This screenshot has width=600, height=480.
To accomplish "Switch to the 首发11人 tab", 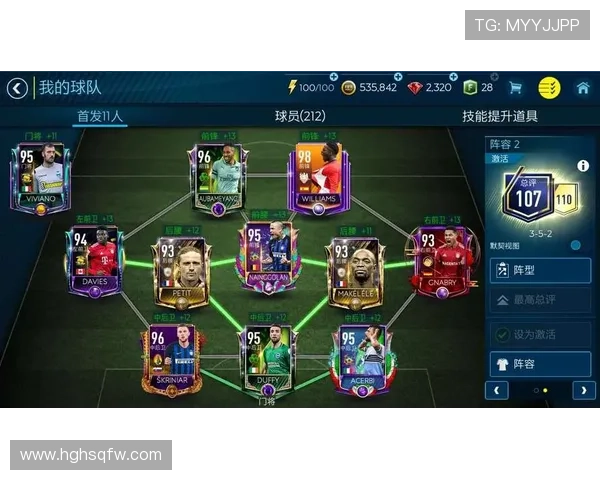I will coord(100,116).
